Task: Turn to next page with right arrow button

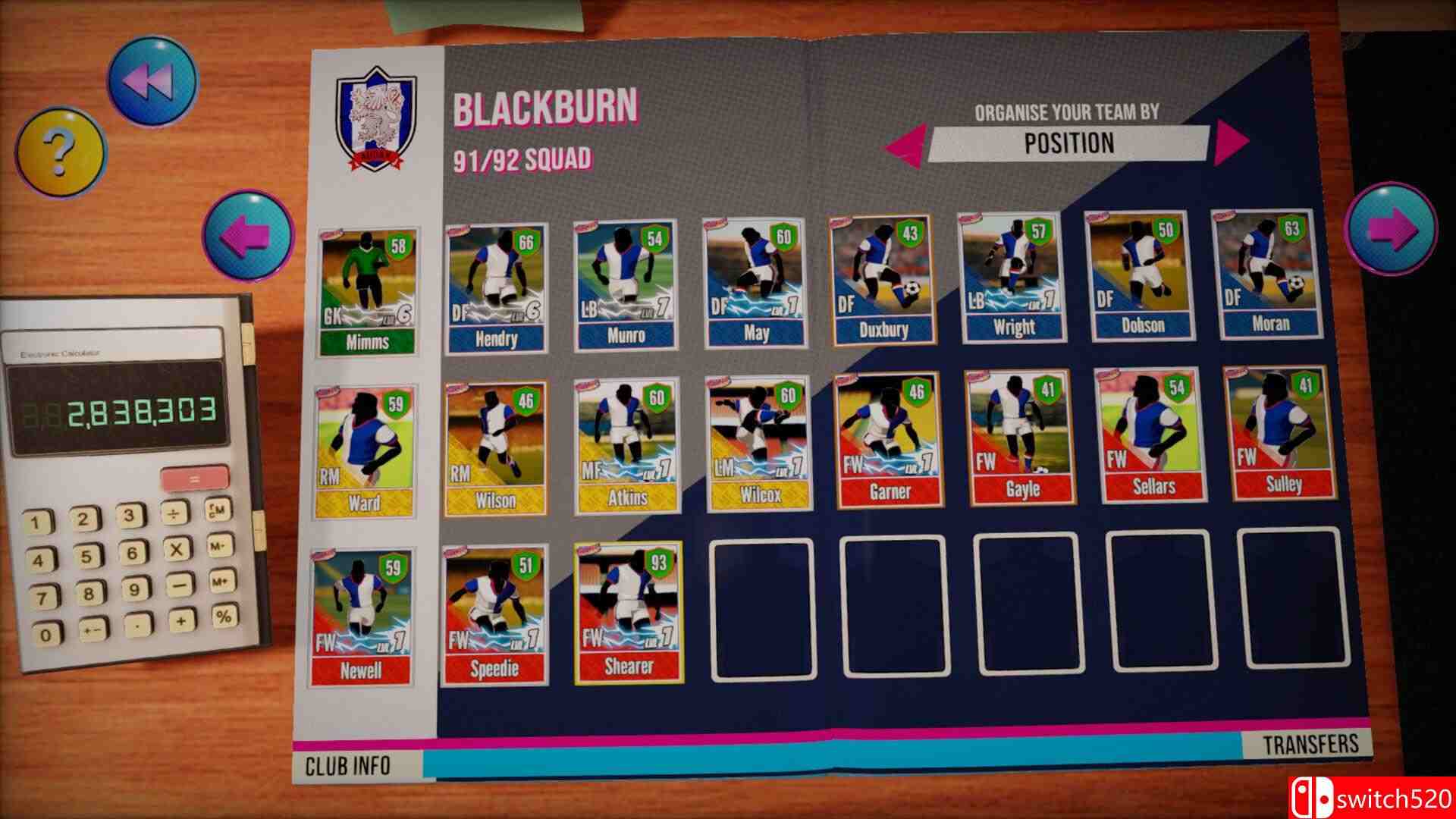Action: (1391, 227)
